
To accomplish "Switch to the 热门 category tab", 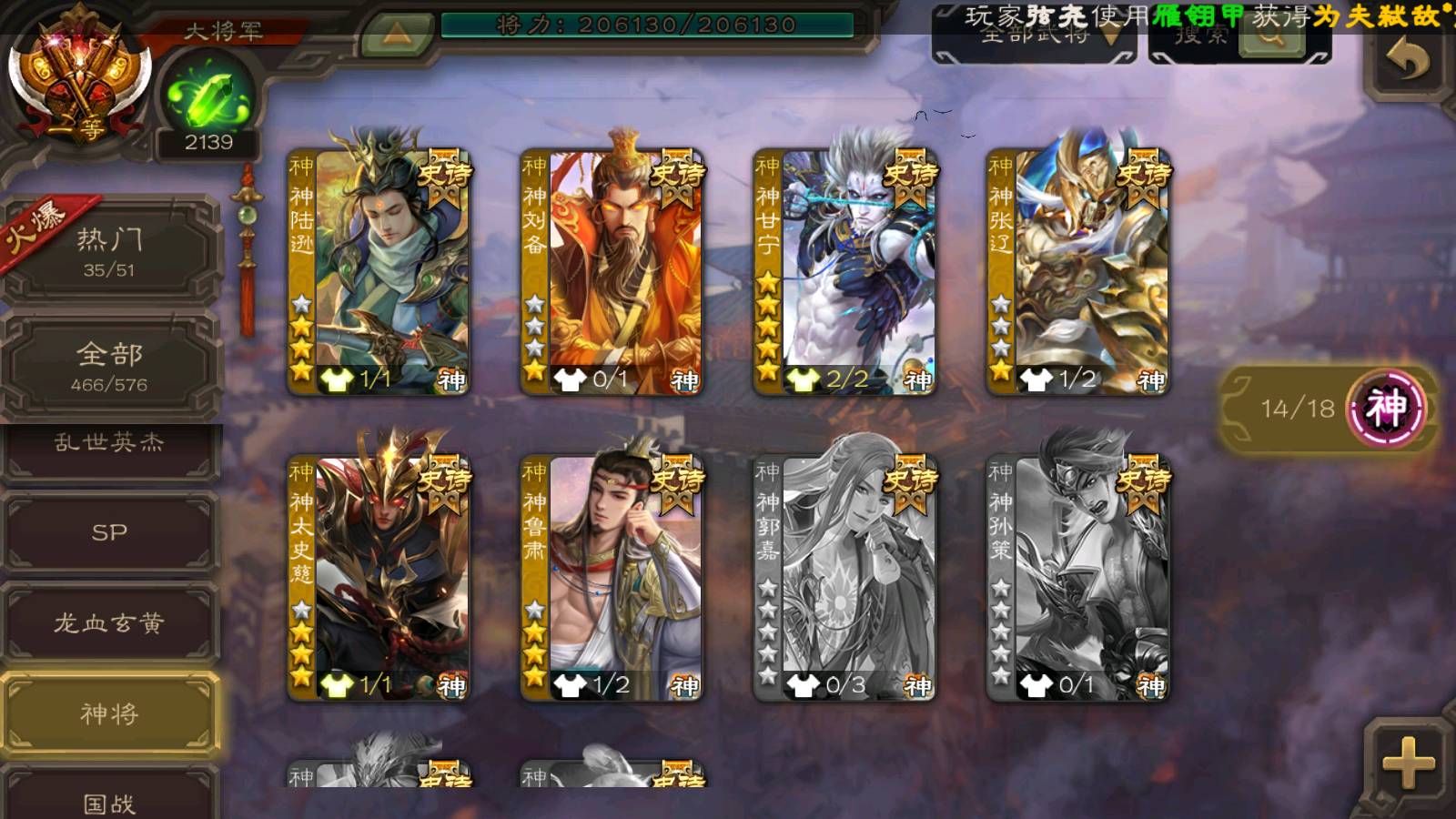I will 109,251.
